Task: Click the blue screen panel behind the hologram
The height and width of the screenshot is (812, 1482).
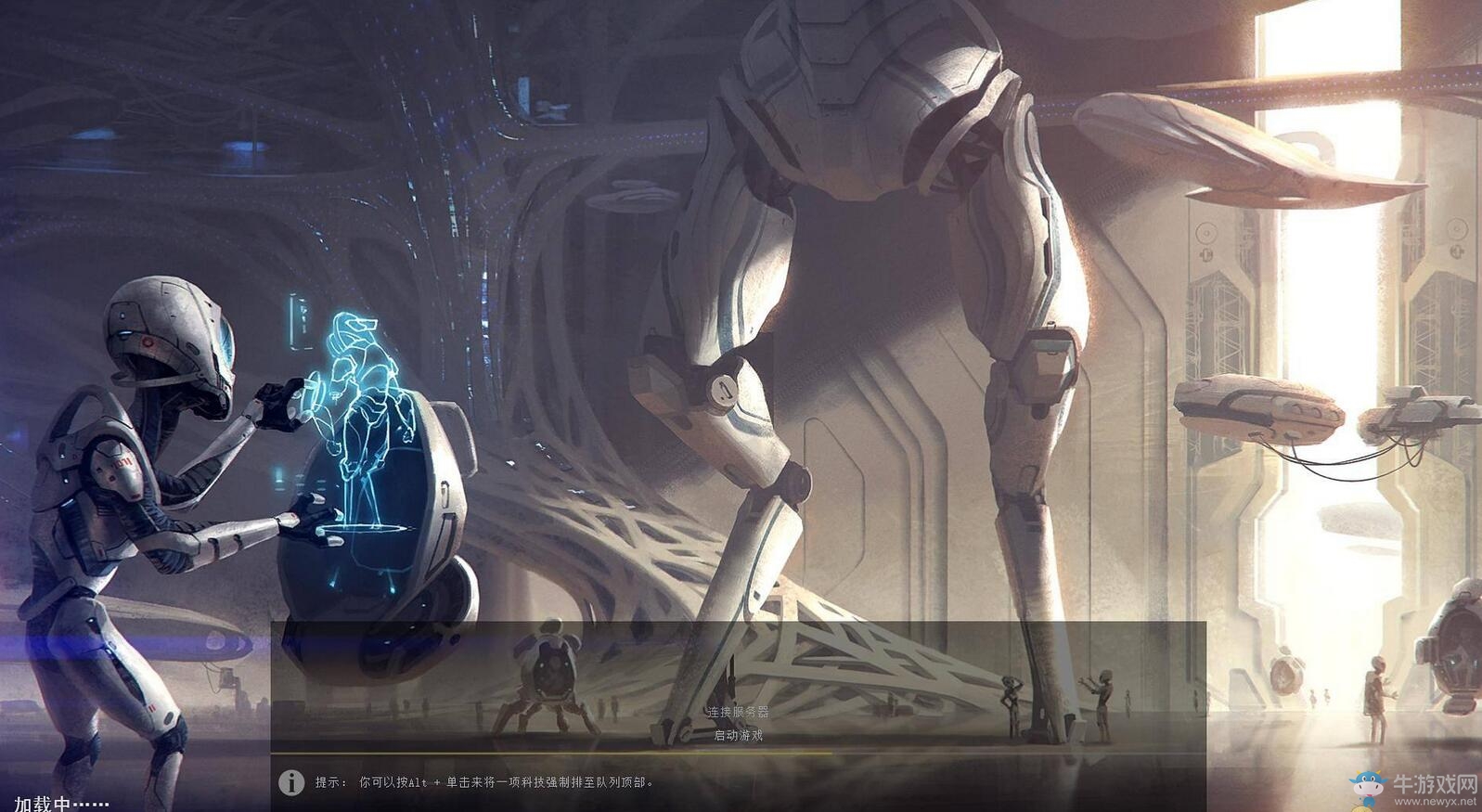Action: coord(299,320)
